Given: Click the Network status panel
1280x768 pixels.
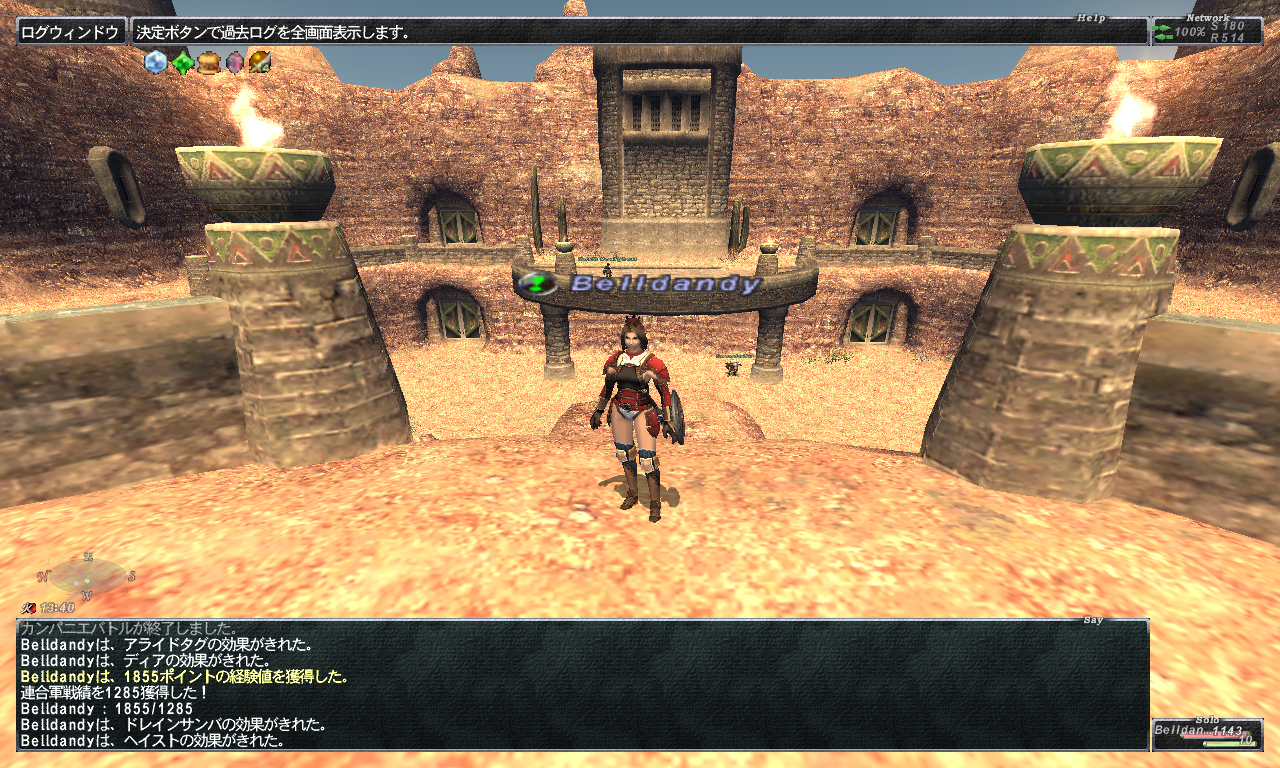Looking at the screenshot, I should pos(1206,32).
